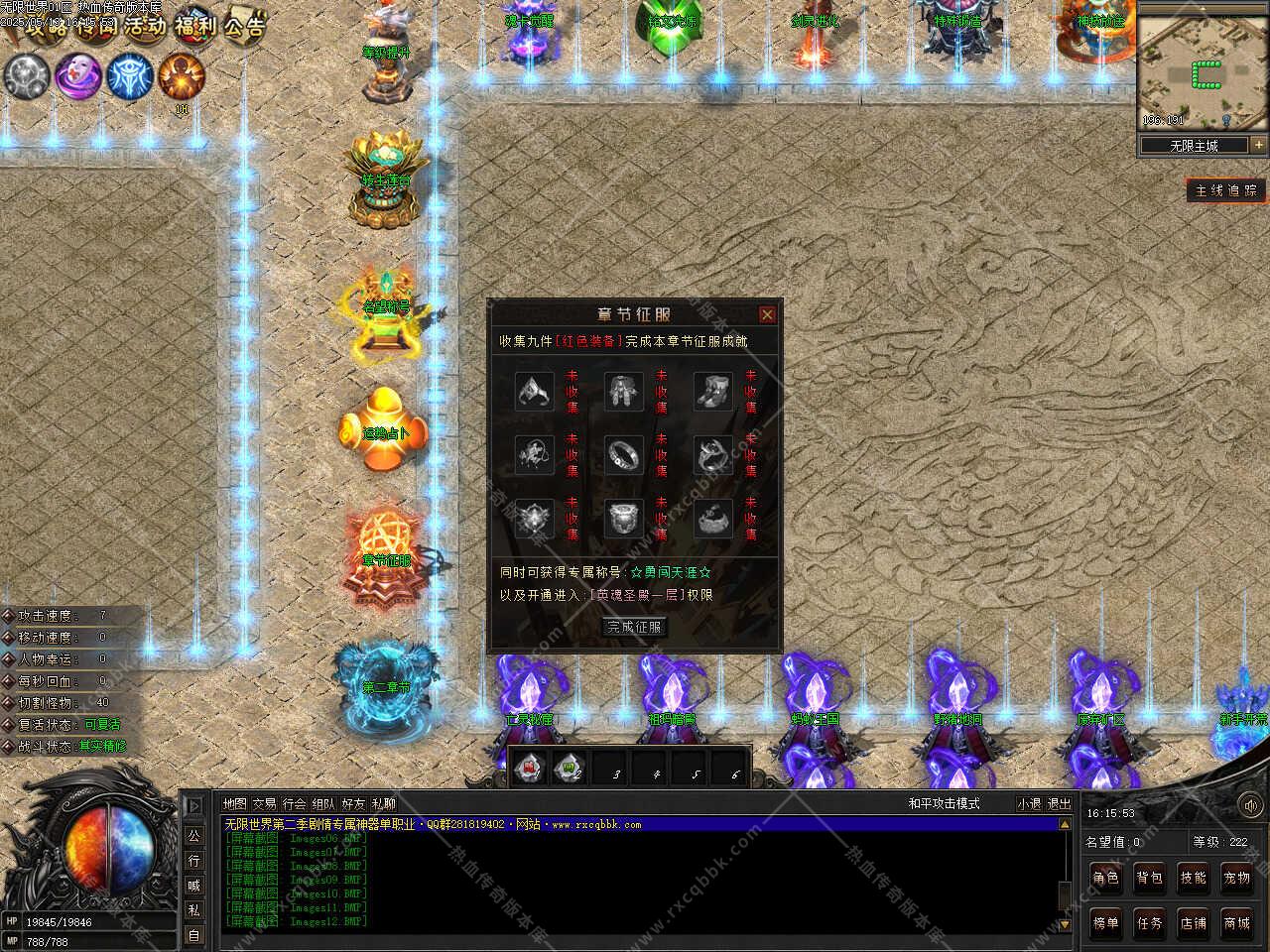Close the 章节征服 dialog
1270x952 pixels.
(767, 315)
